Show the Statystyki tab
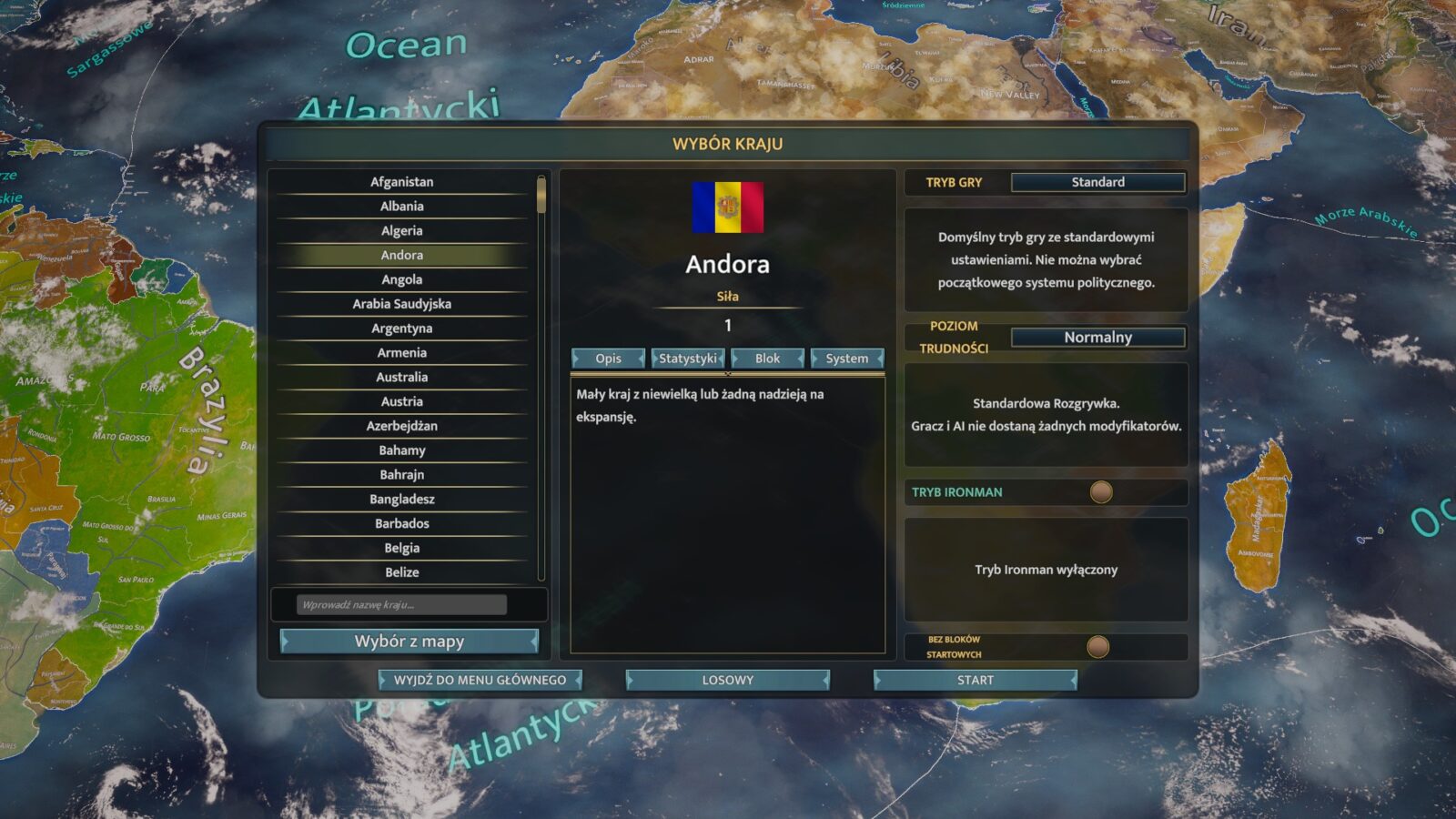Image resolution: width=1456 pixels, height=819 pixels. point(688,359)
